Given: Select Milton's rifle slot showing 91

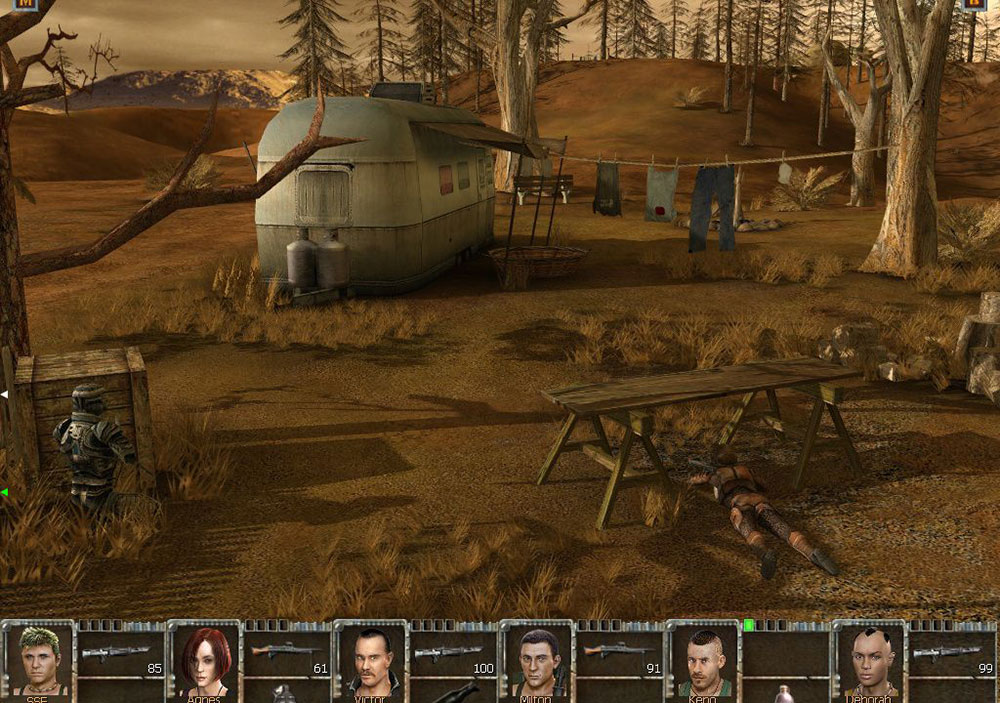Looking at the screenshot, I should 619,655.
